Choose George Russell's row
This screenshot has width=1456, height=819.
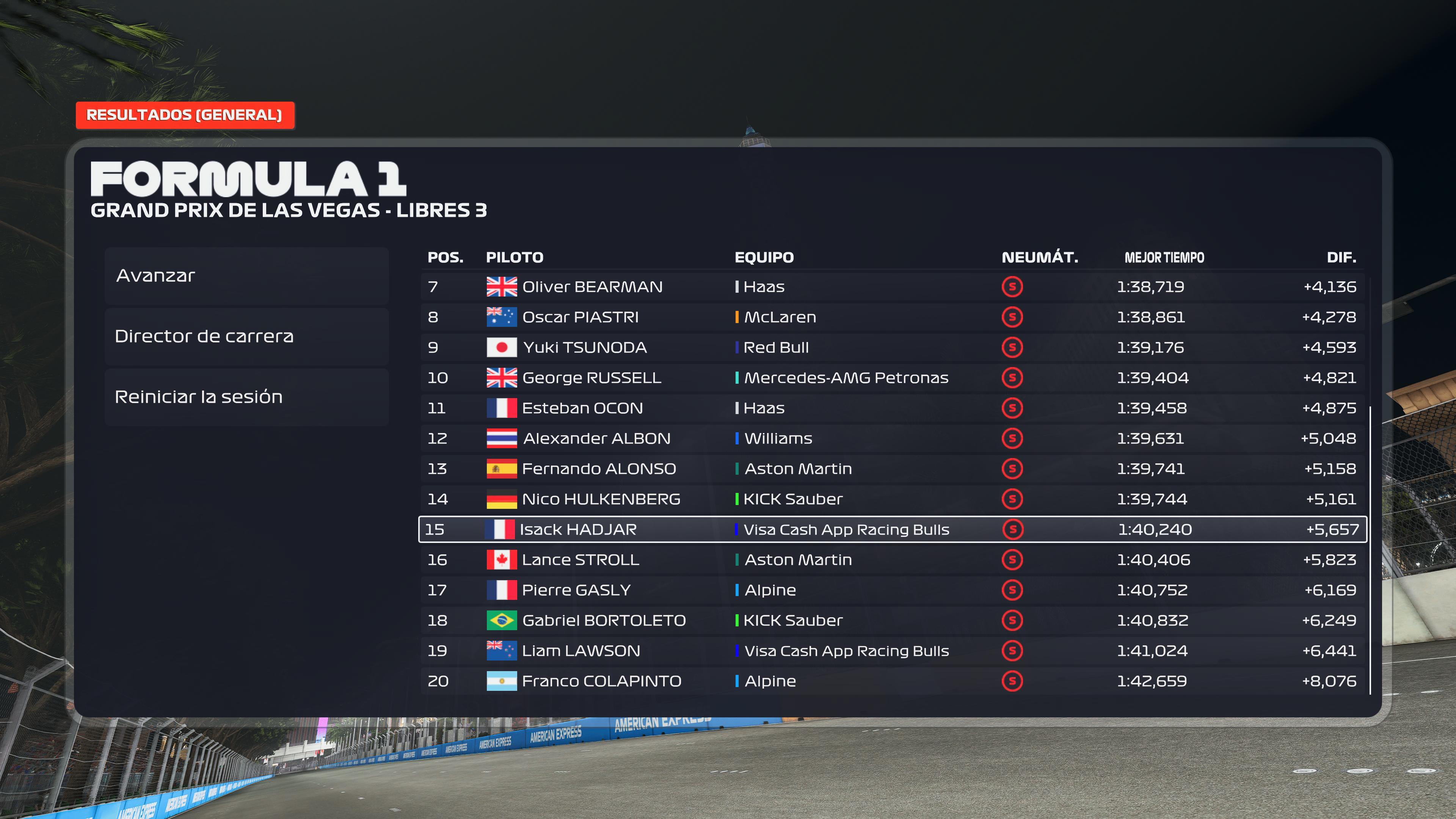[892, 378]
